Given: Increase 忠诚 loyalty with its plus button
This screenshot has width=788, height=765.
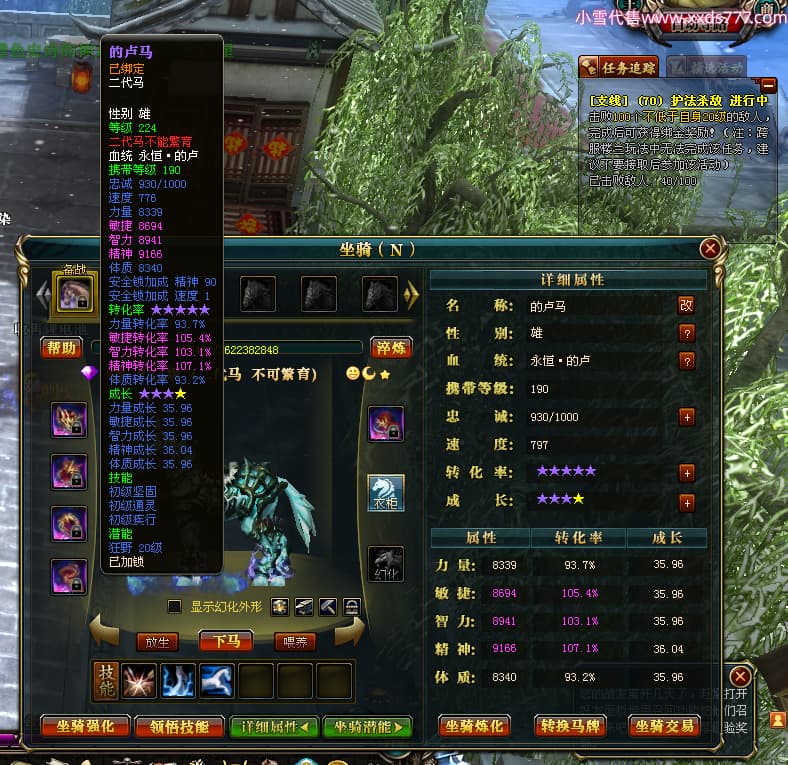Looking at the screenshot, I should 687,417.
